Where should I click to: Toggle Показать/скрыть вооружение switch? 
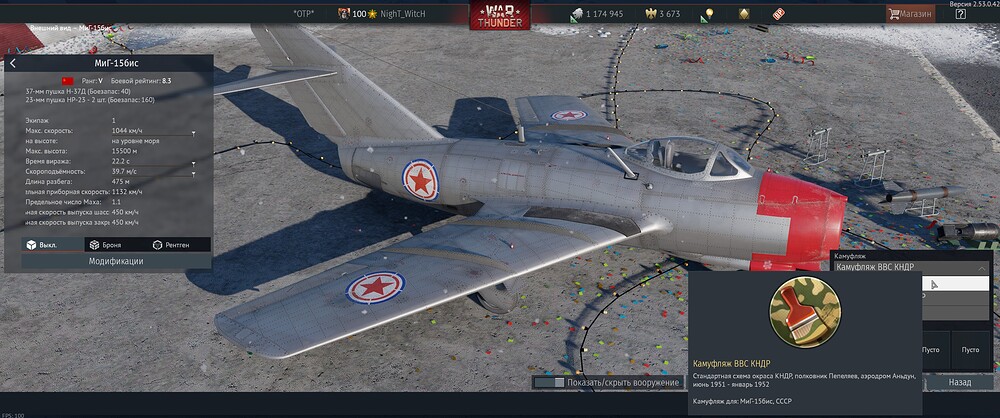click(x=548, y=382)
